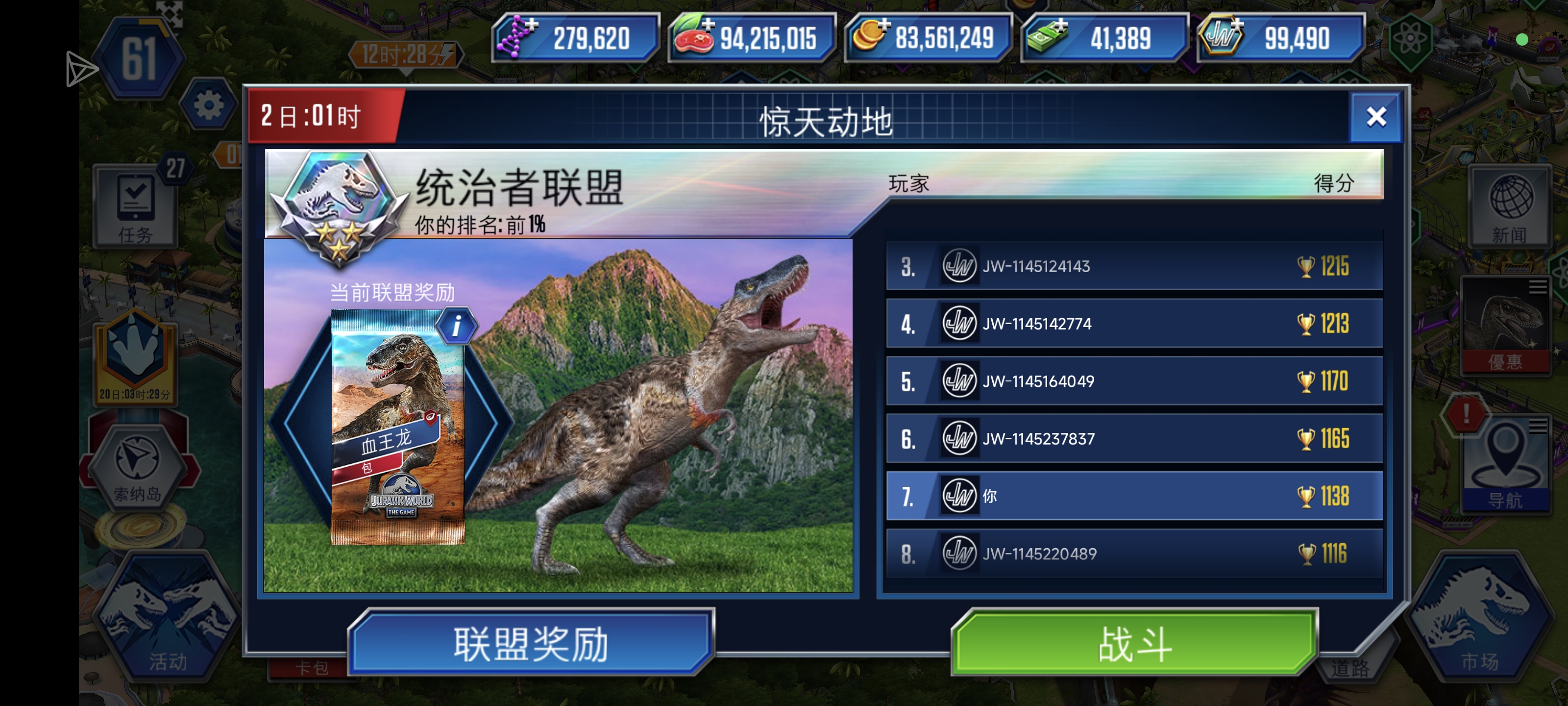The width and height of the screenshot is (1568, 706).
Task: Open the 索纳岛 compass icon
Action: pyautogui.click(x=138, y=465)
